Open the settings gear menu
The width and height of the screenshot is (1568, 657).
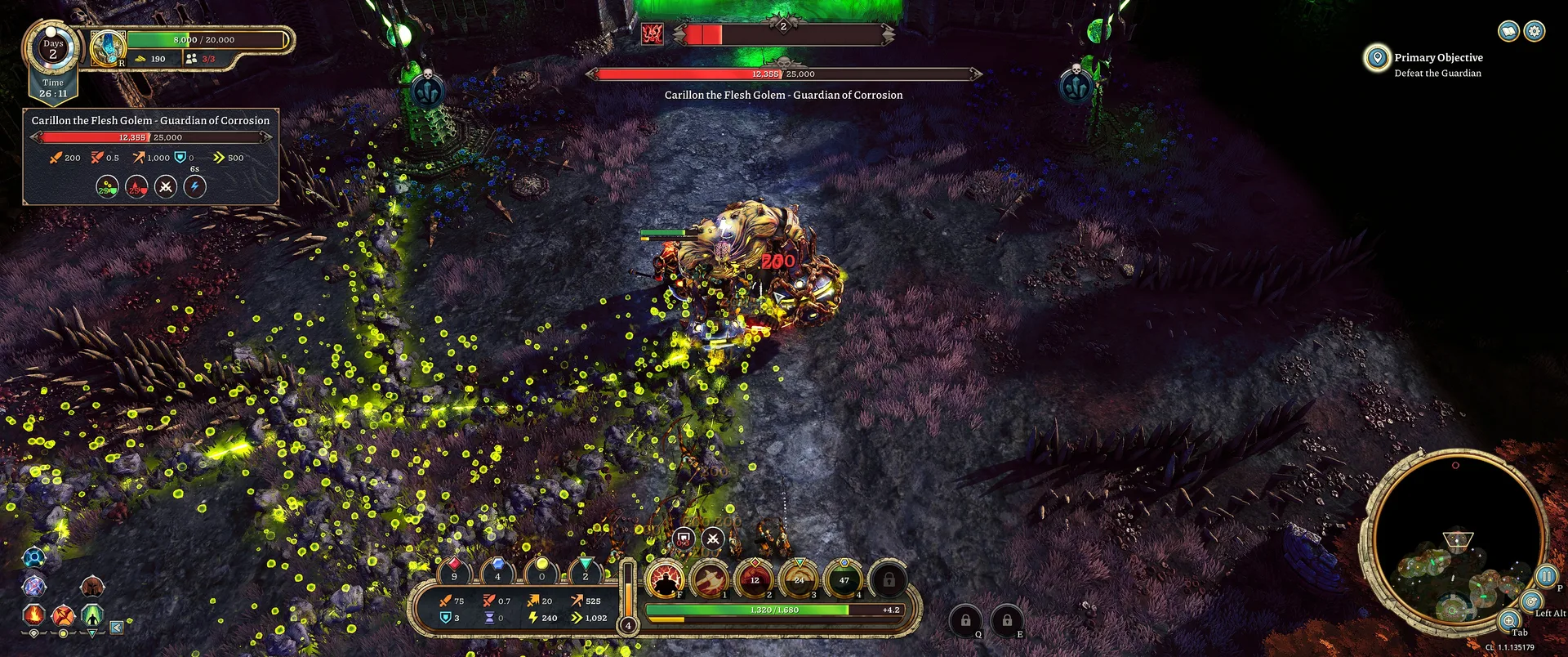(1535, 31)
